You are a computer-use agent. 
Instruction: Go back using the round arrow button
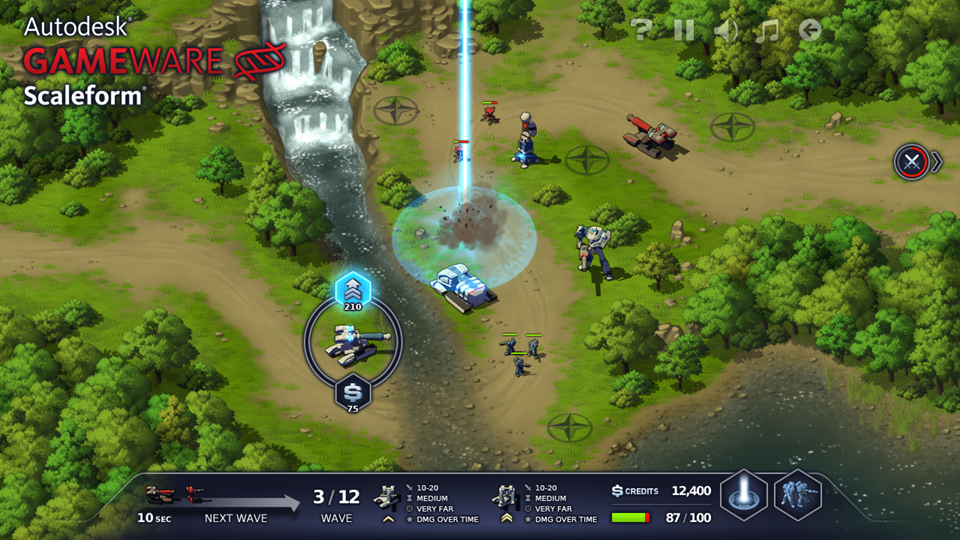[810, 30]
